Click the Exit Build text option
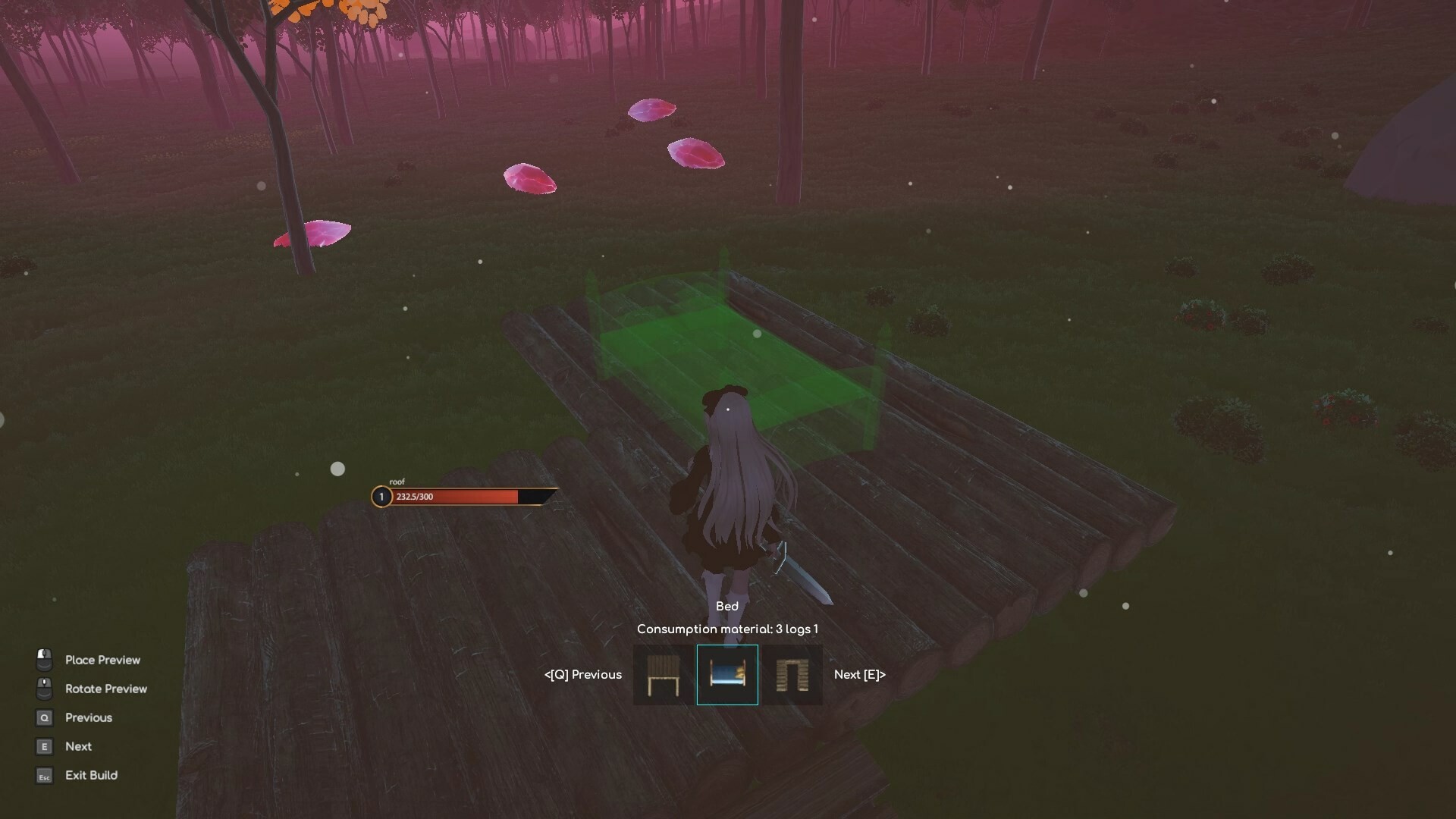The height and width of the screenshot is (819, 1456). pyautogui.click(x=91, y=775)
